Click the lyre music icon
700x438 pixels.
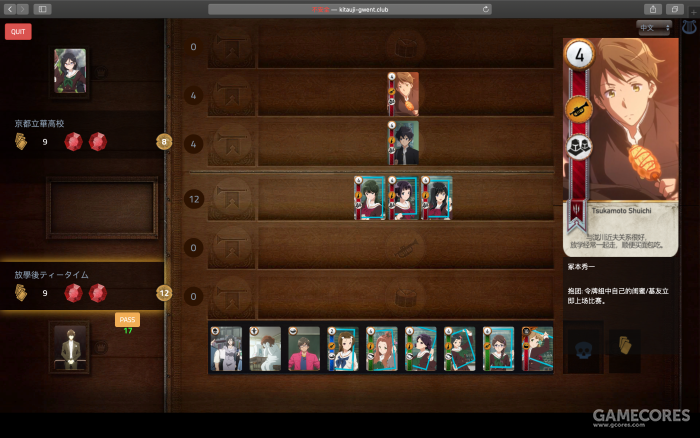[x=689, y=27]
